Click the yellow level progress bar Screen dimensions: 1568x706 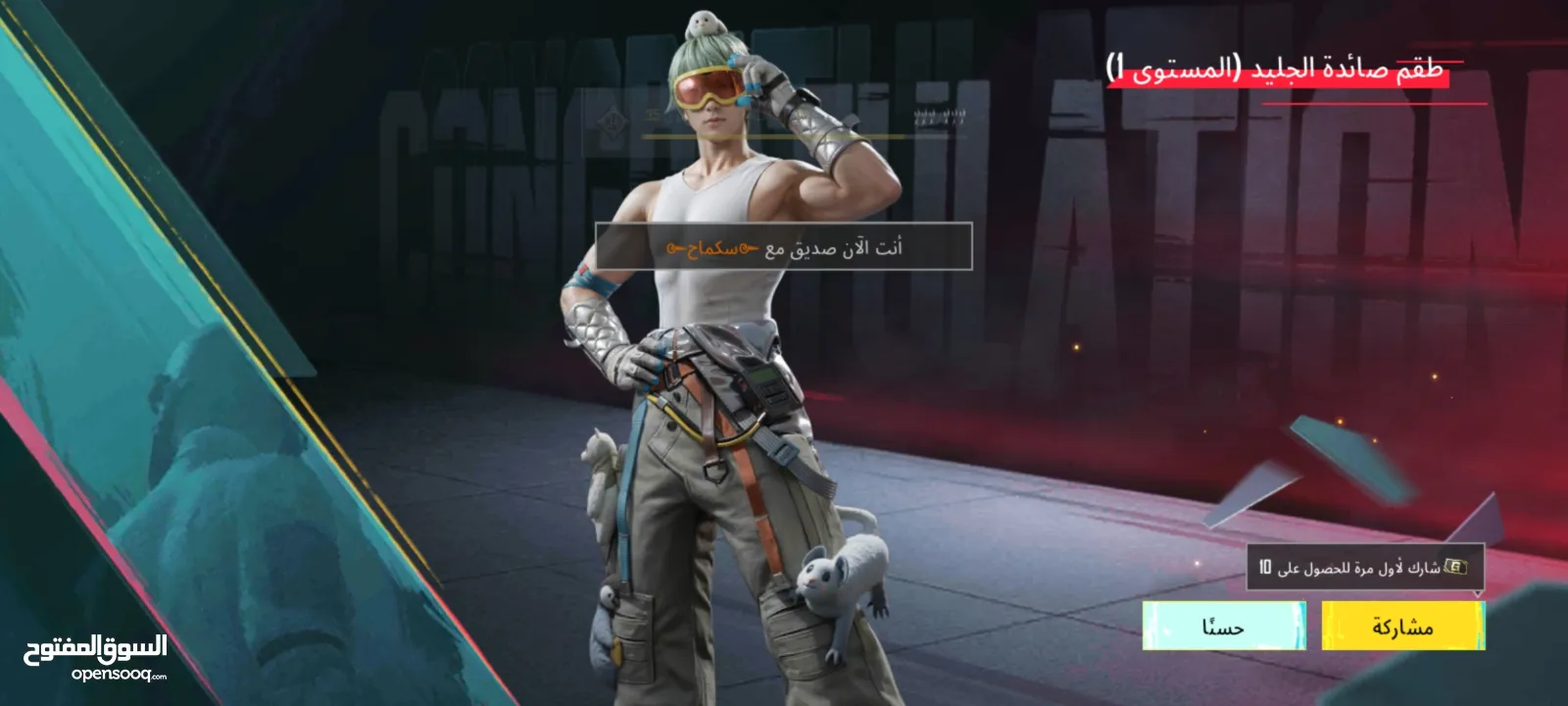784,135
